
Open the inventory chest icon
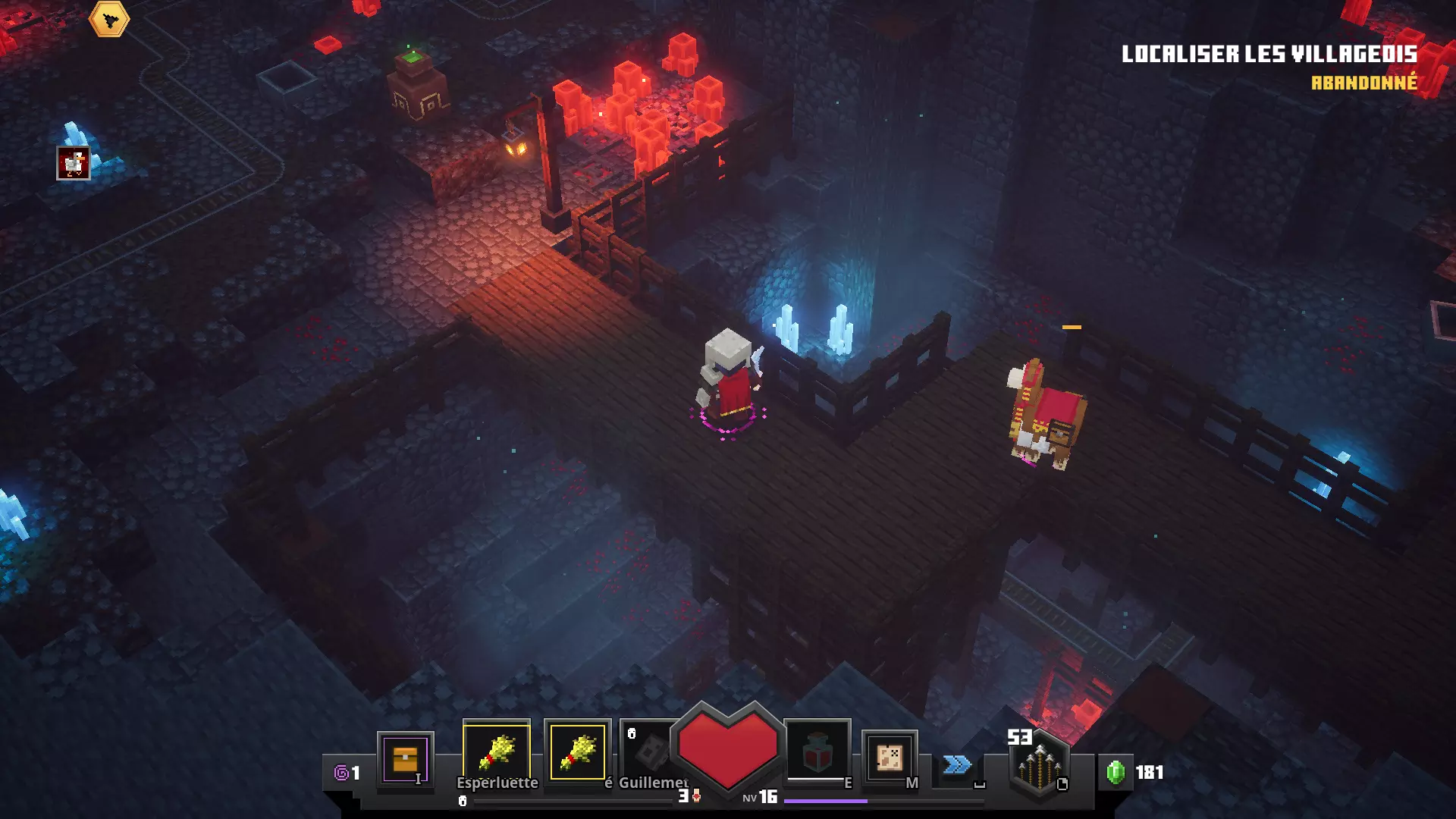405,759
